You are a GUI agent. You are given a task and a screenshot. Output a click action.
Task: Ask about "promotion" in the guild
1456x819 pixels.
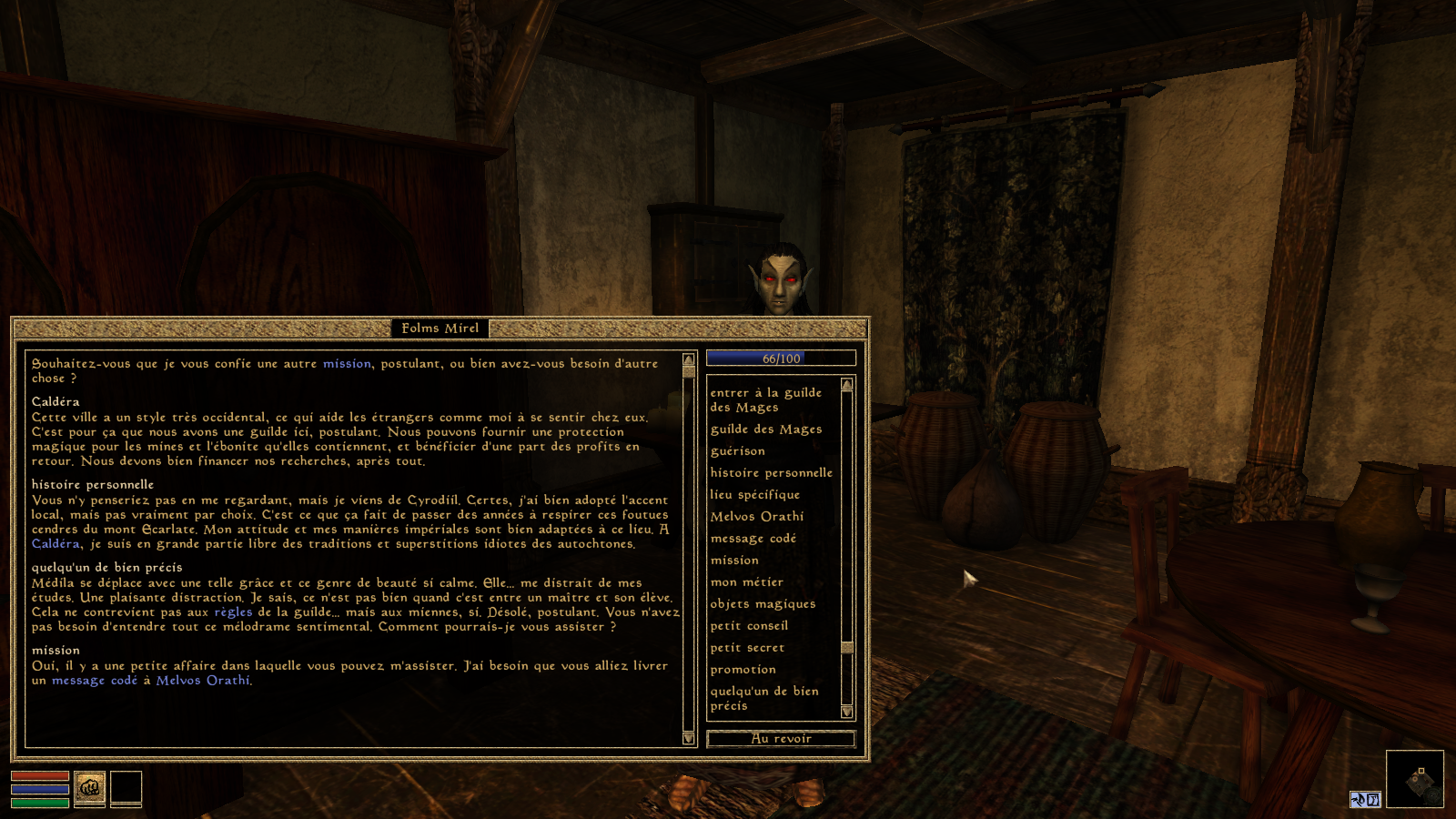pyautogui.click(x=743, y=670)
